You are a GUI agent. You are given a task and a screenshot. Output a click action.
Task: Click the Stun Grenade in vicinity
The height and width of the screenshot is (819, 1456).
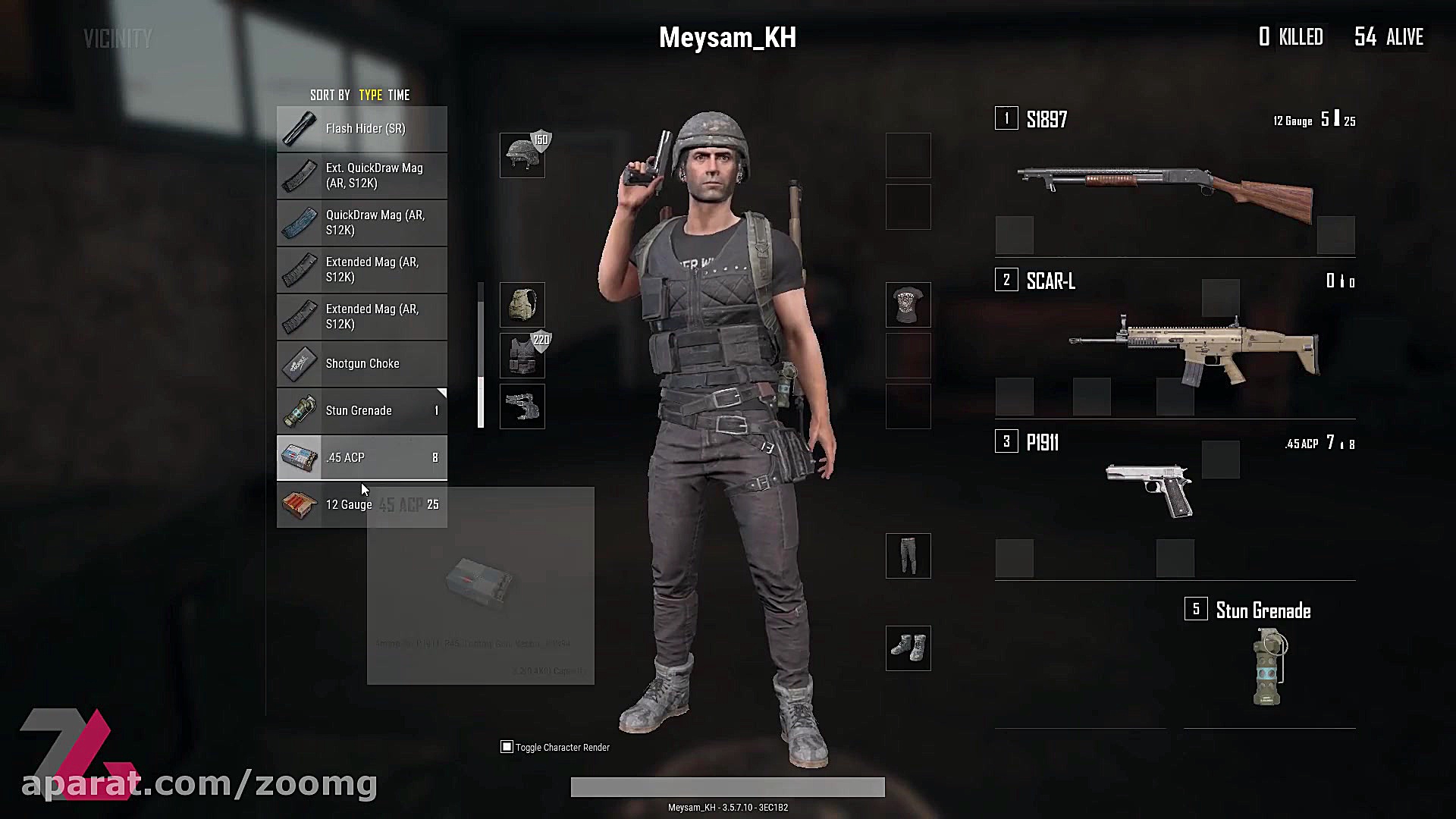(362, 410)
